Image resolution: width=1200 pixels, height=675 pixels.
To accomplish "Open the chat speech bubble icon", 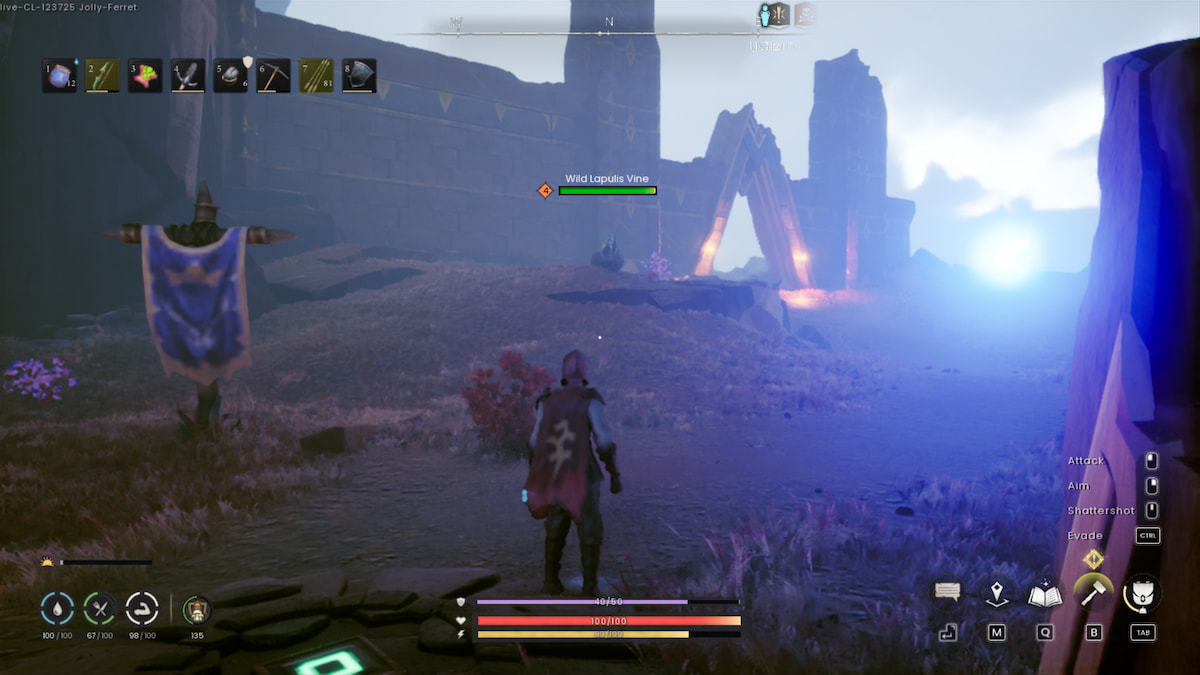I will coord(948,592).
